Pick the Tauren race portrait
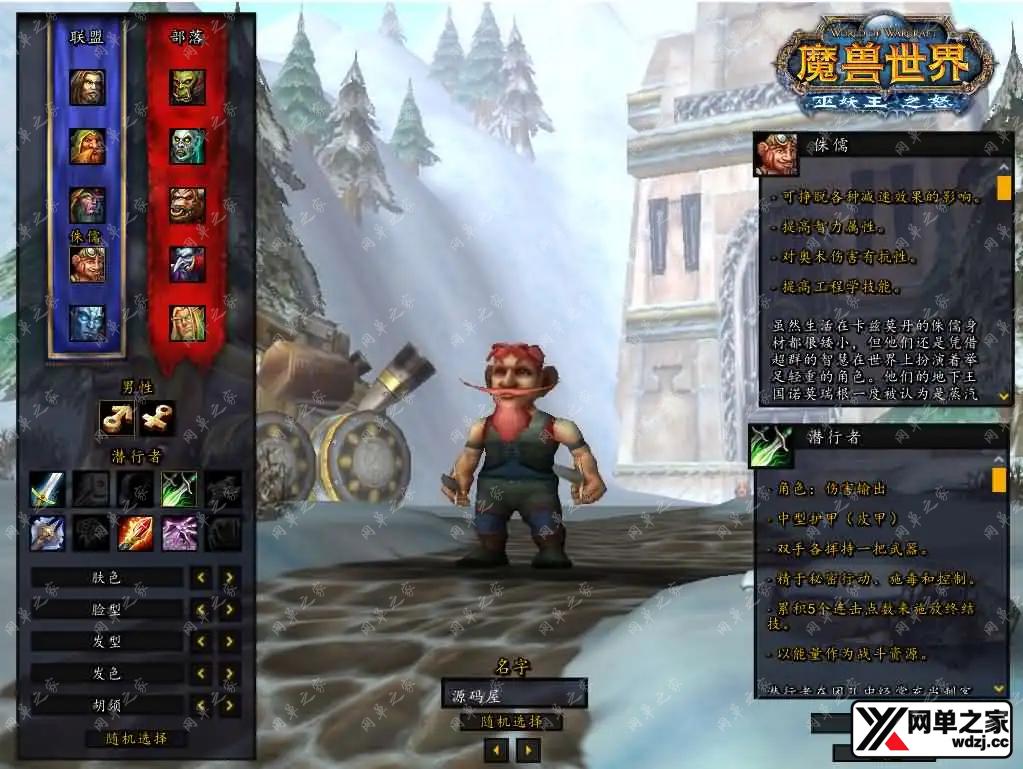Image resolution: width=1023 pixels, height=769 pixels. (187, 205)
